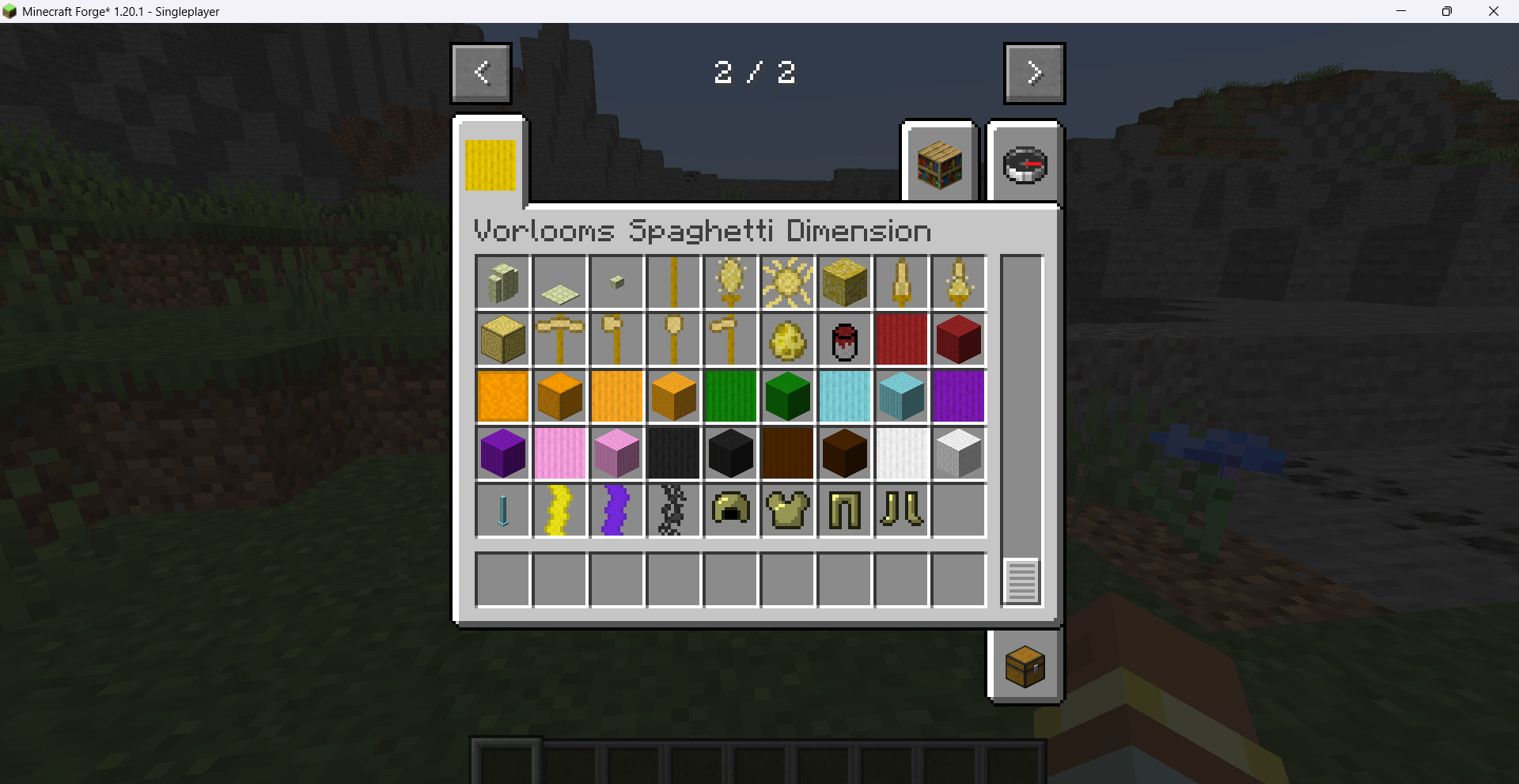The height and width of the screenshot is (784, 1519).
Task: Pick the golden leggings item
Action: [x=844, y=510]
